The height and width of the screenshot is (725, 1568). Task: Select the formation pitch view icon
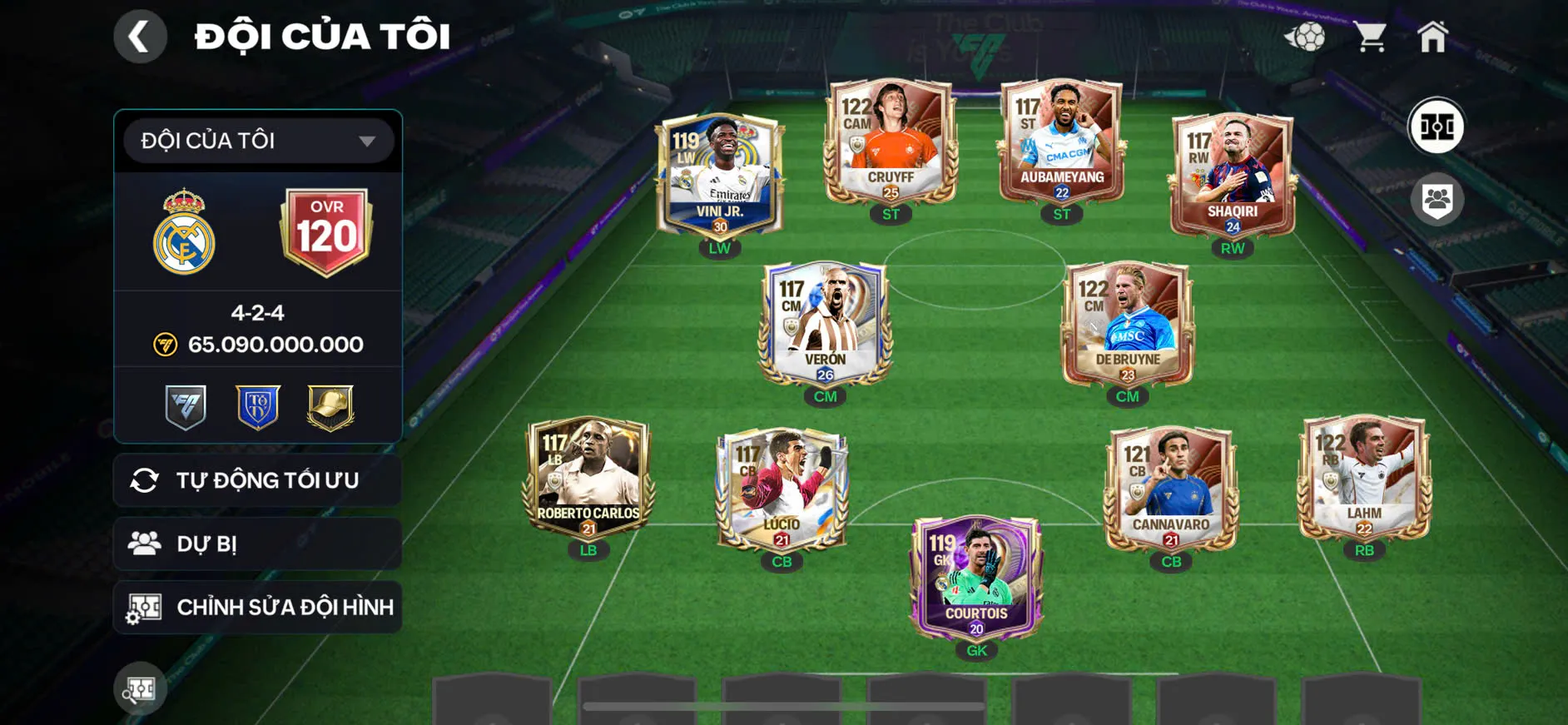coord(1436,127)
